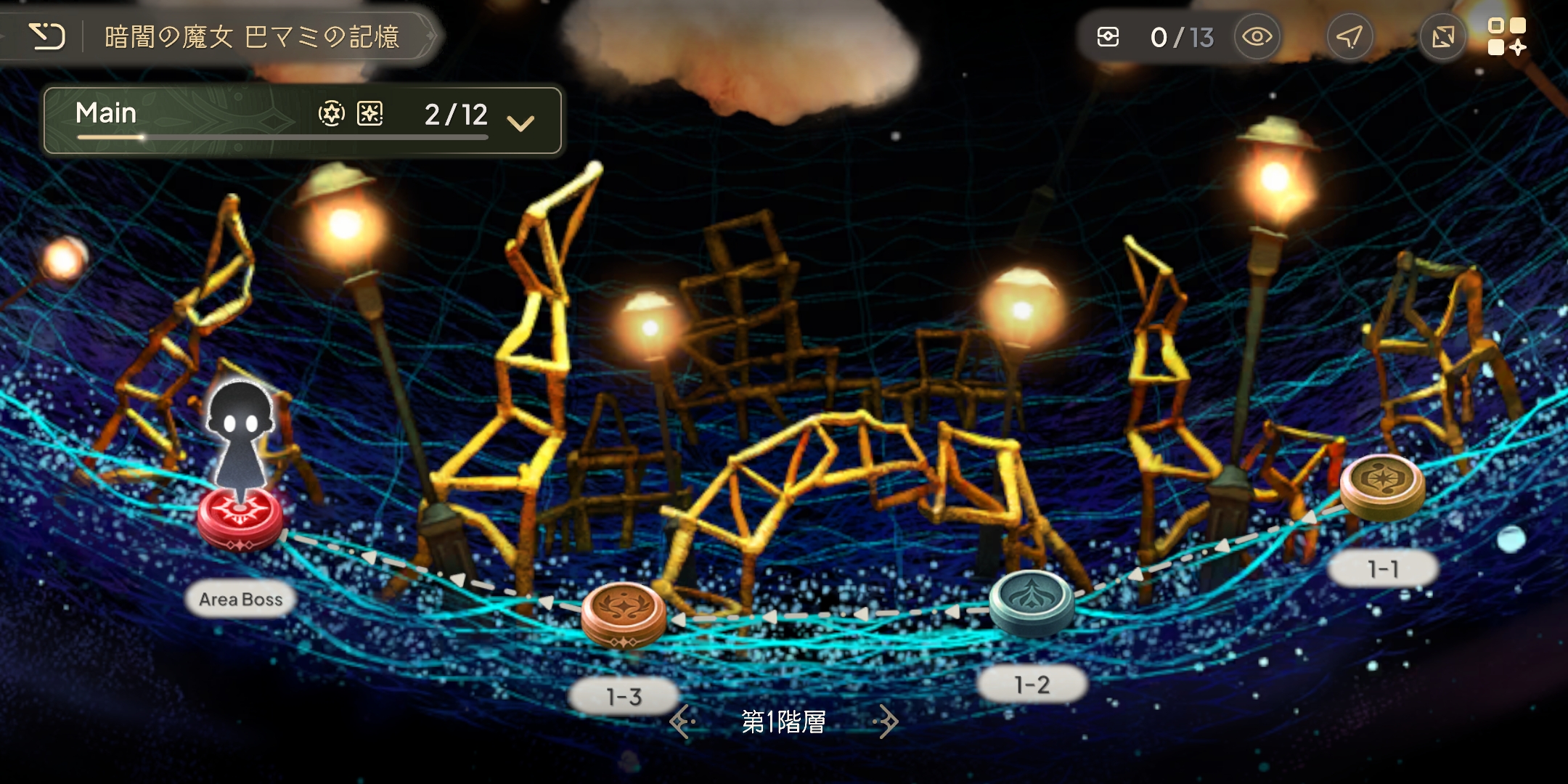Select stage 1-2 teal node
Image resolution: width=1568 pixels, height=784 pixels.
click(x=1032, y=601)
